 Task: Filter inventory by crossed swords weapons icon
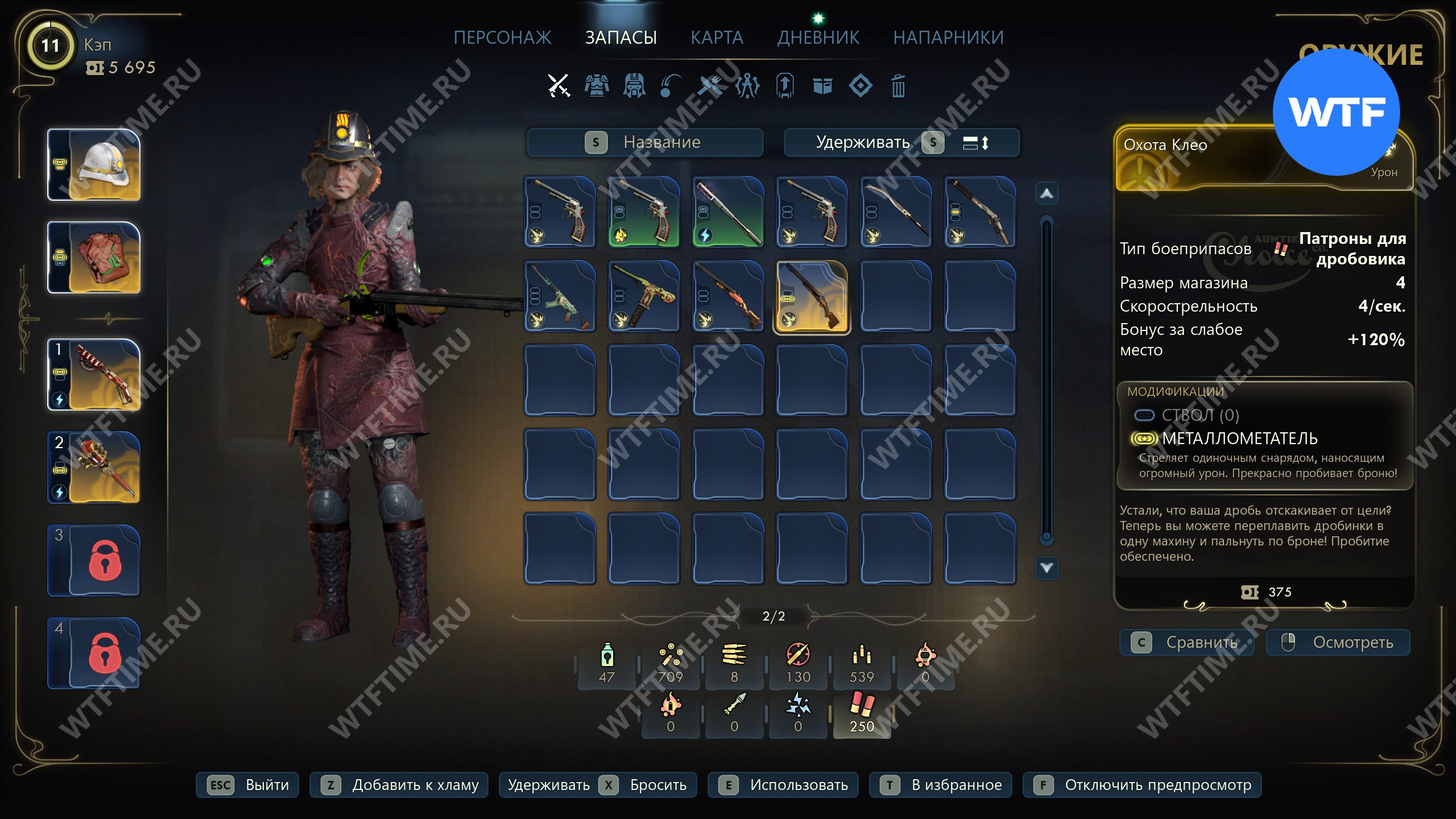click(559, 86)
